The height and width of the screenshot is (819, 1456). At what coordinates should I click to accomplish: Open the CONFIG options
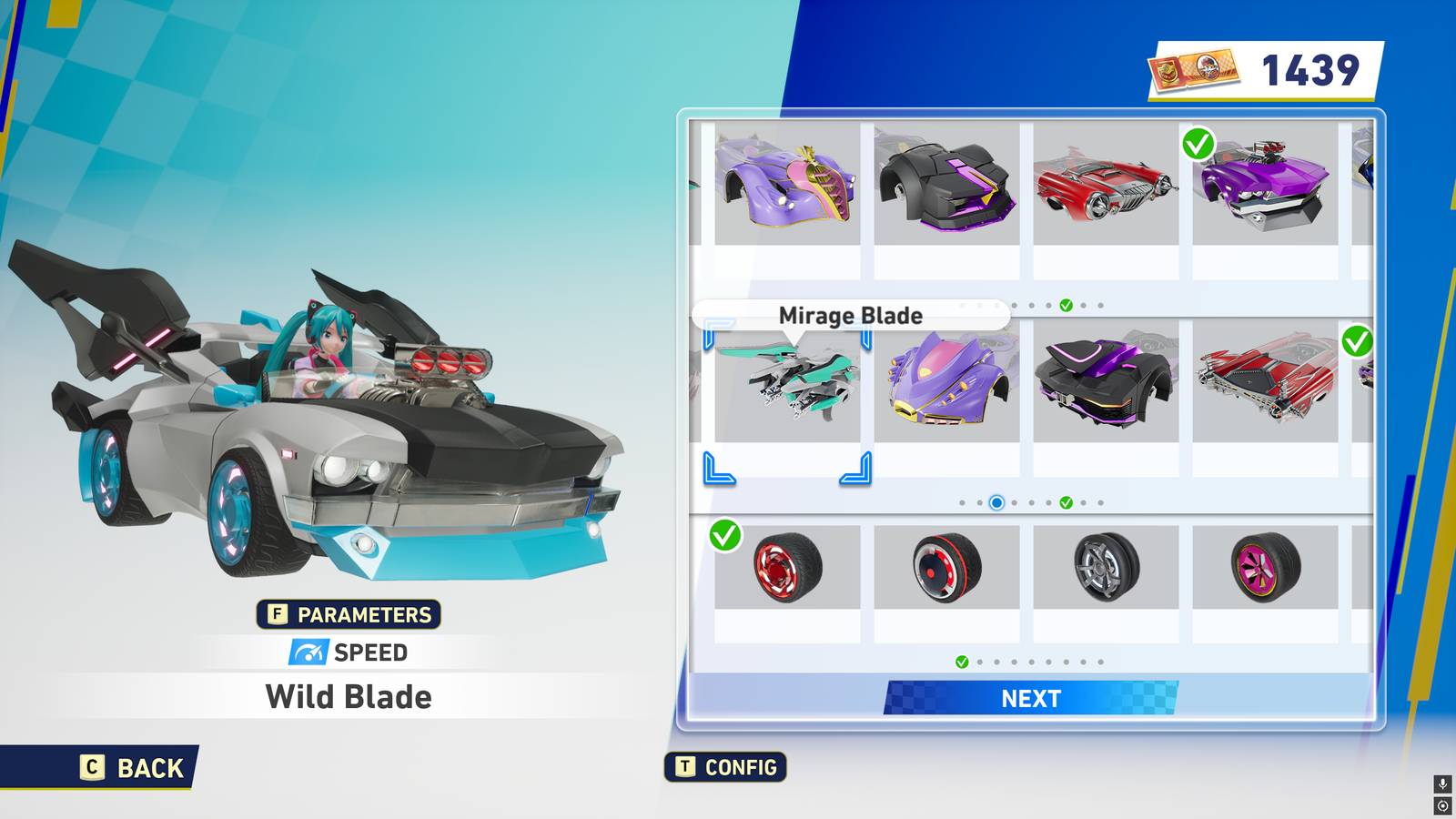(726, 767)
